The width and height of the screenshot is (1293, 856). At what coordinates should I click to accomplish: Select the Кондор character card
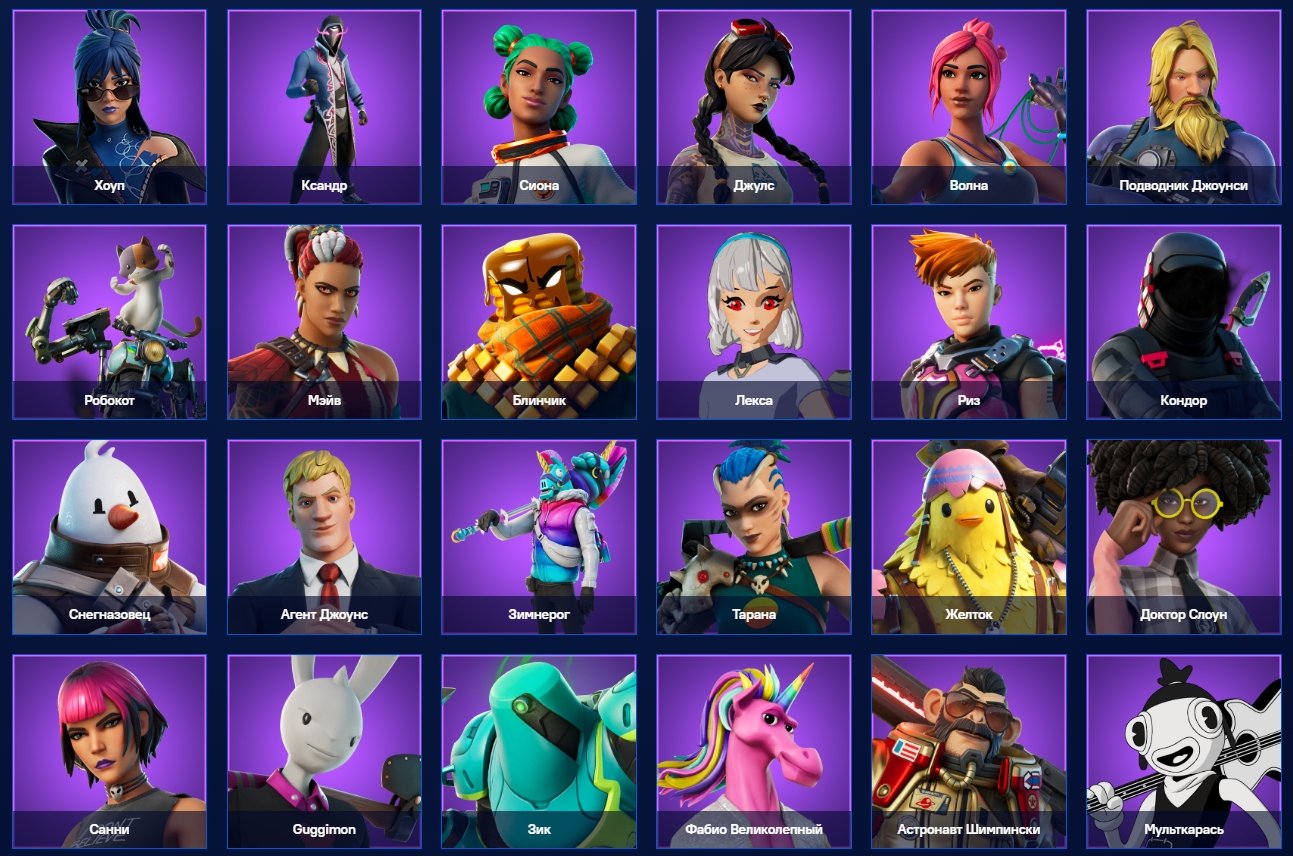point(1184,318)
